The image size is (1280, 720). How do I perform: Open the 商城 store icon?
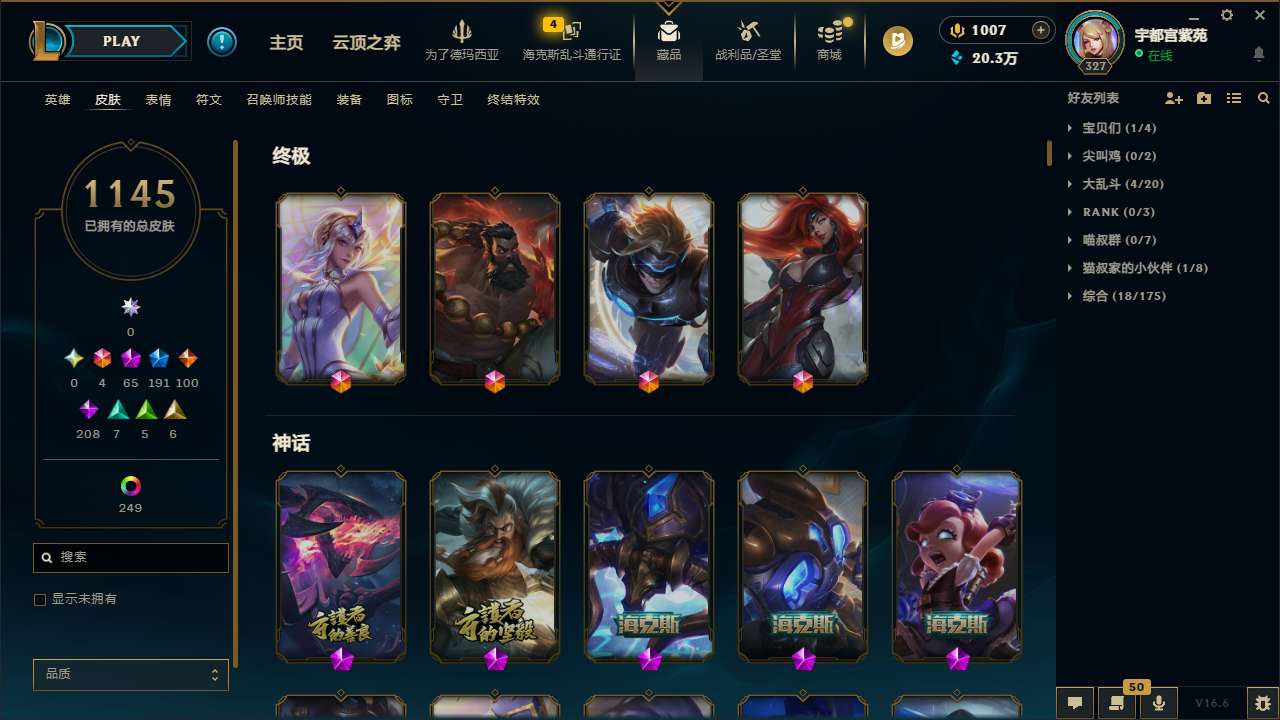pyautogui.click(x=828, y=40)
